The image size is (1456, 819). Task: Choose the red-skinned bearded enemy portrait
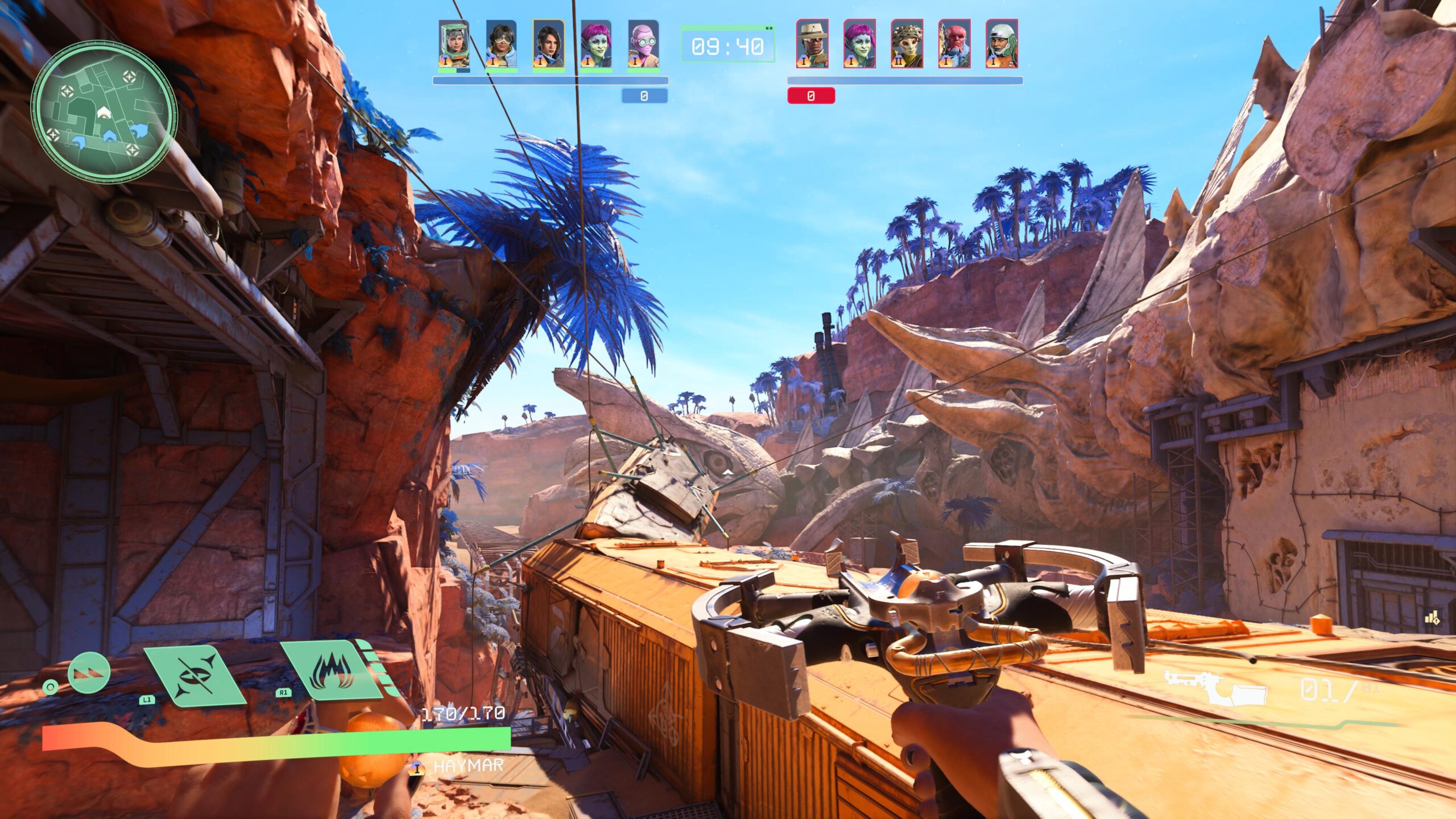(954, 44)
